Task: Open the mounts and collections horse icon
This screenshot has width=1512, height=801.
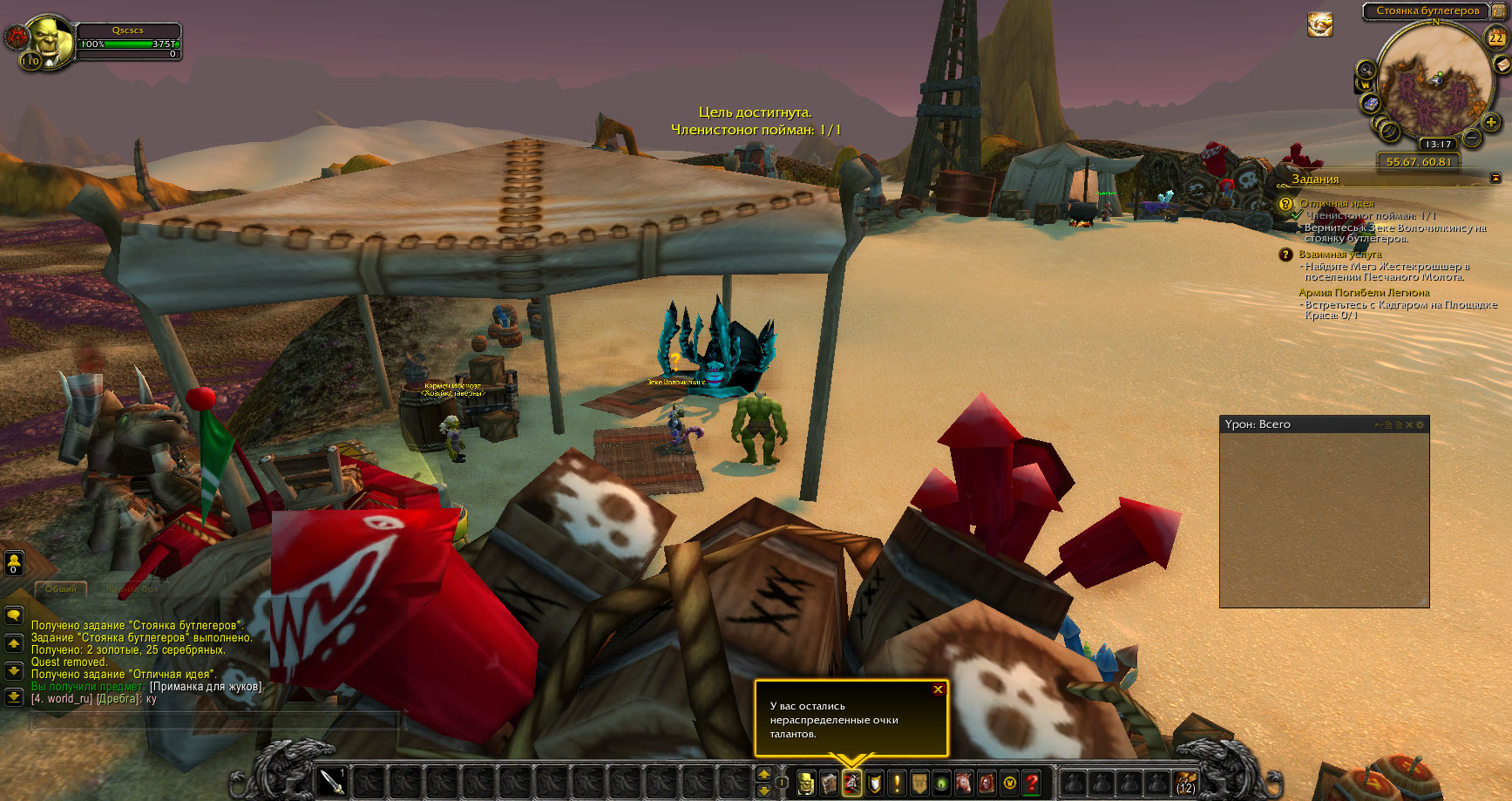Action: (x=964, y=783)
